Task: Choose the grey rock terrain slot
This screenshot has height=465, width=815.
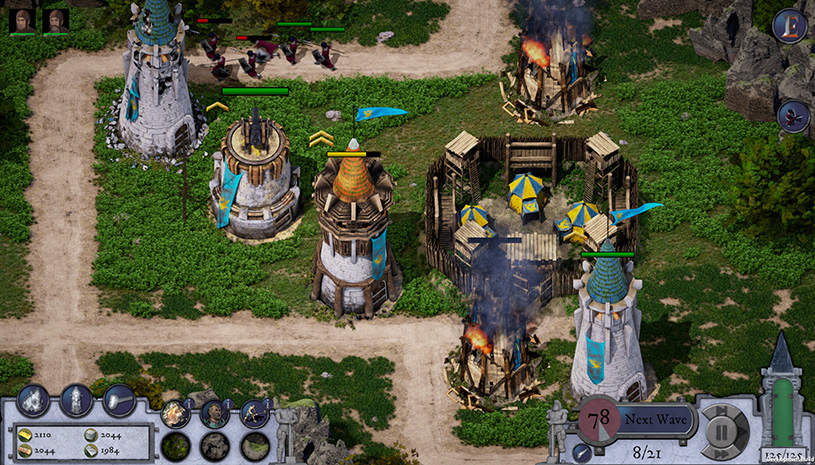Action: pyautogui.click(x=214, y=446)
